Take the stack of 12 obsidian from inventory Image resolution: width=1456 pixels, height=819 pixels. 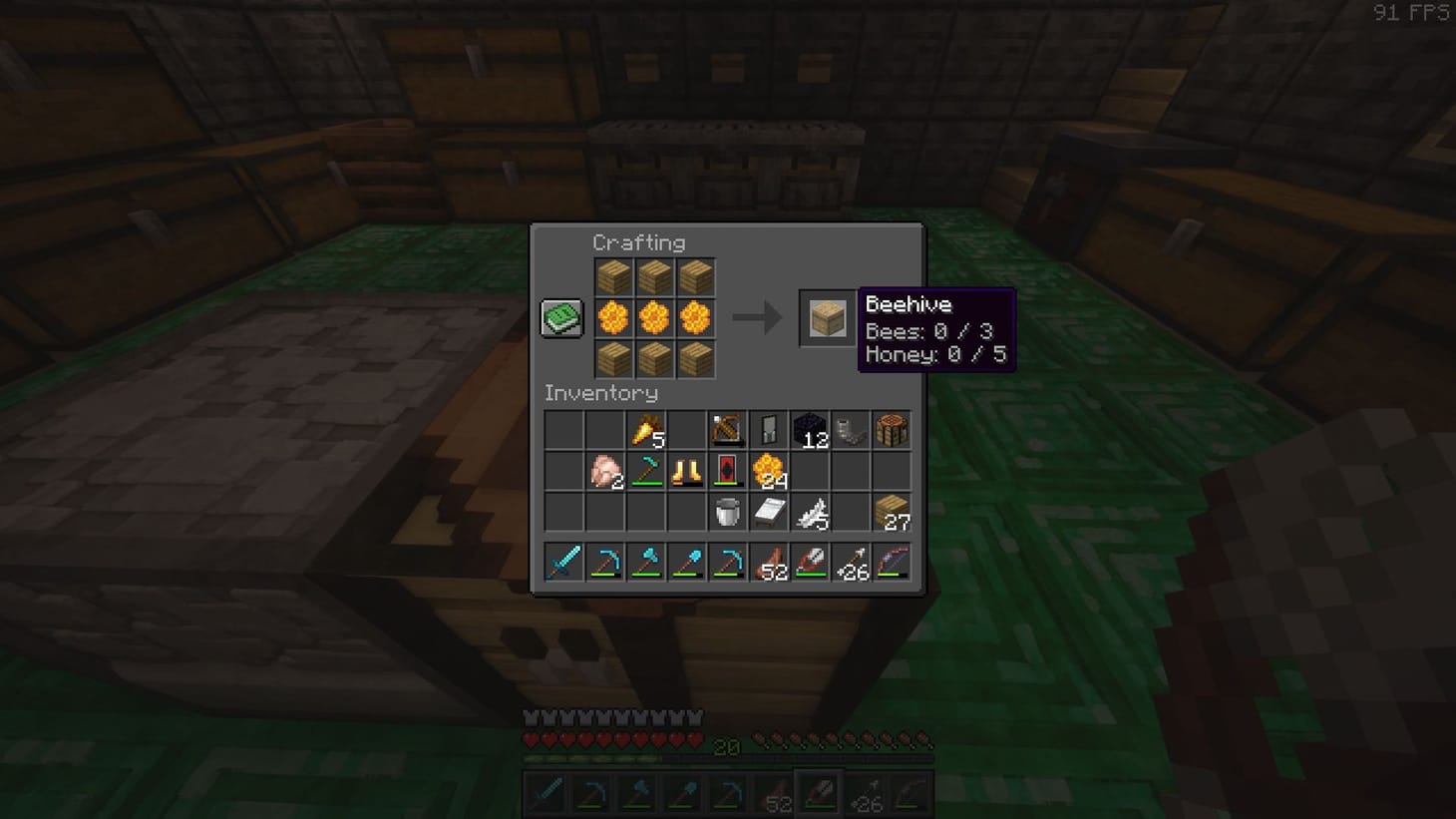812,429
